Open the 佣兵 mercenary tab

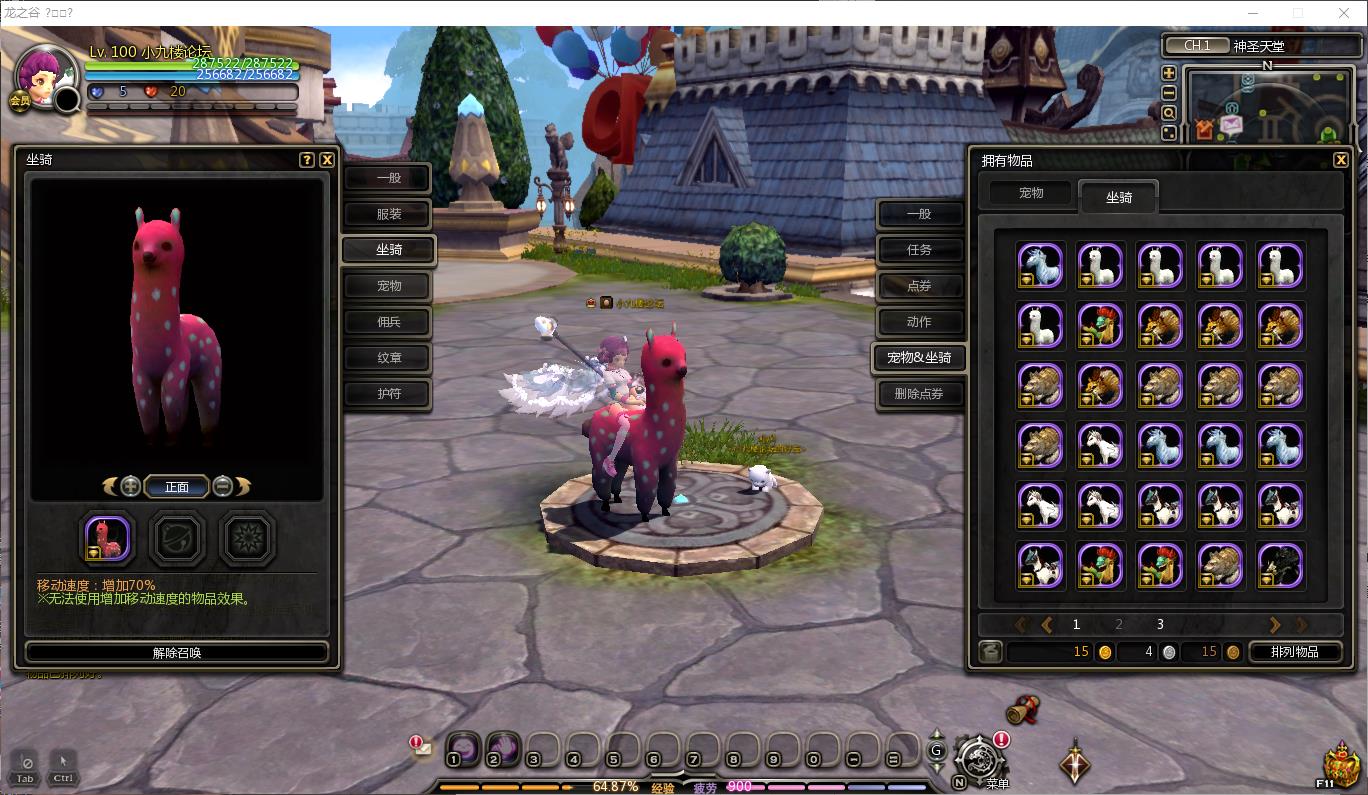click(x=388, y=322)
